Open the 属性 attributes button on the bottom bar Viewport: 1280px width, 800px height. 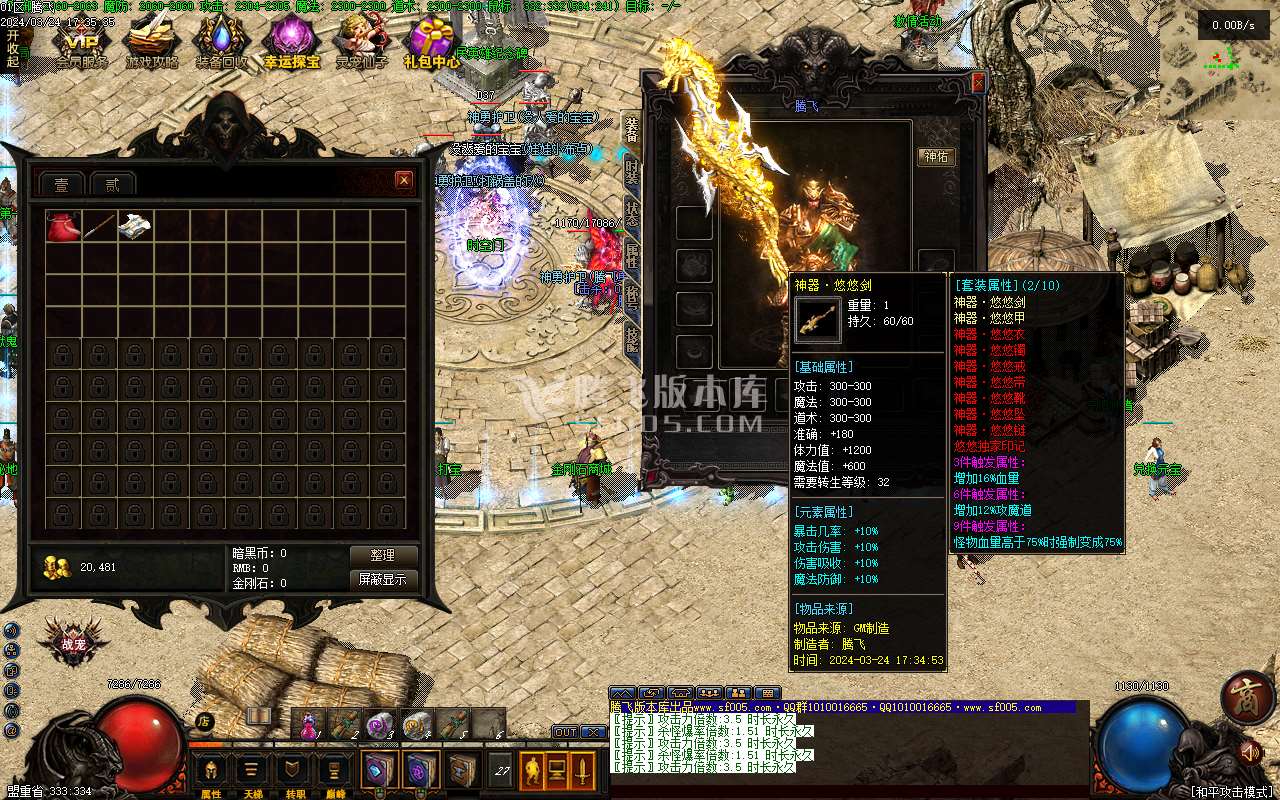point(211,772)
